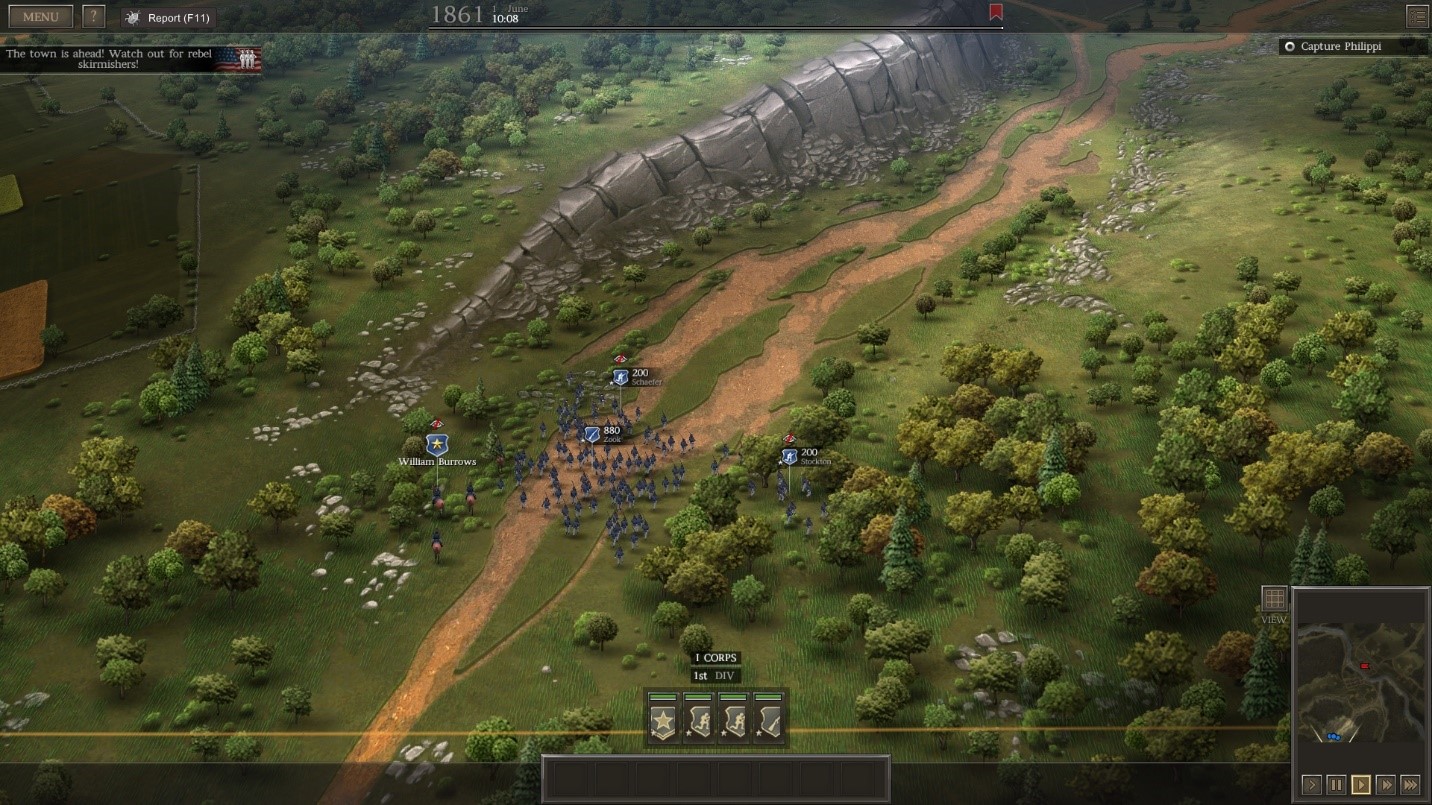Click the Capture Philippi objective
Viewport: 1432px width, 805px height.
(x=1344, y=46)
